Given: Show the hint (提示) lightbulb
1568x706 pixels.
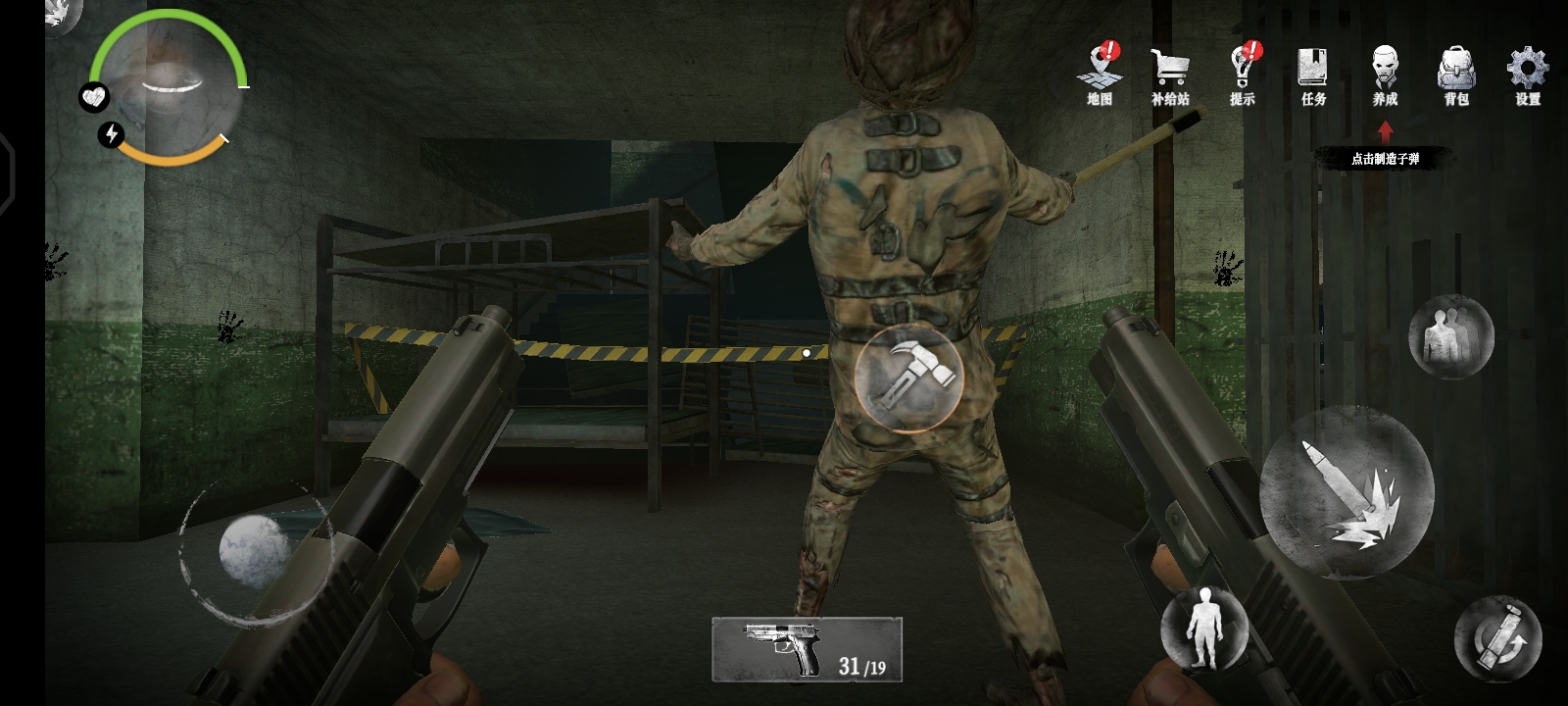Looking at the screenshot, I should [x=1243, y=74].
